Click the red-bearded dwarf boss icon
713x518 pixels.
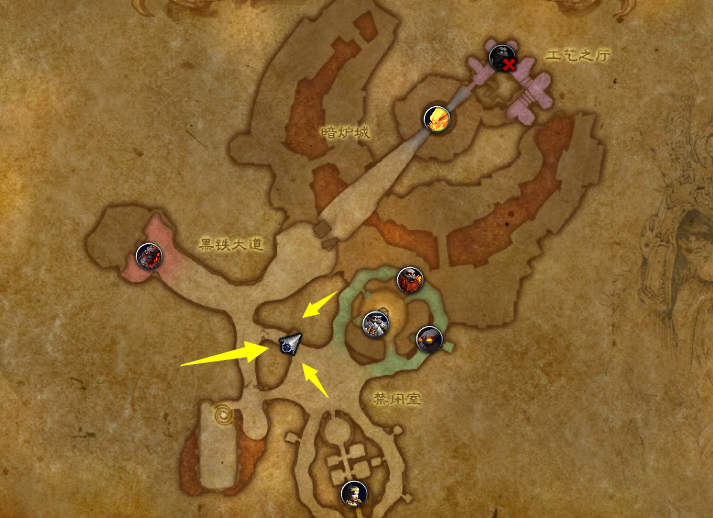pos(410,280)
